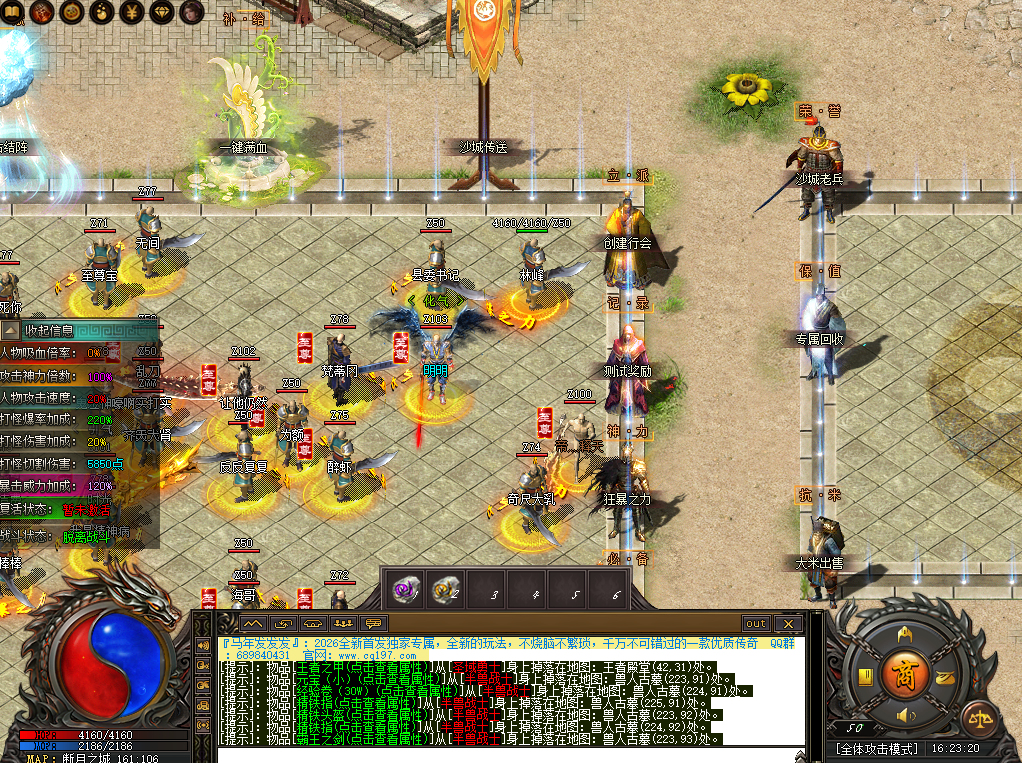Collapse the 收起信息 stats panel
Screen dimensions: 1022x763
[x=11, y=330]
